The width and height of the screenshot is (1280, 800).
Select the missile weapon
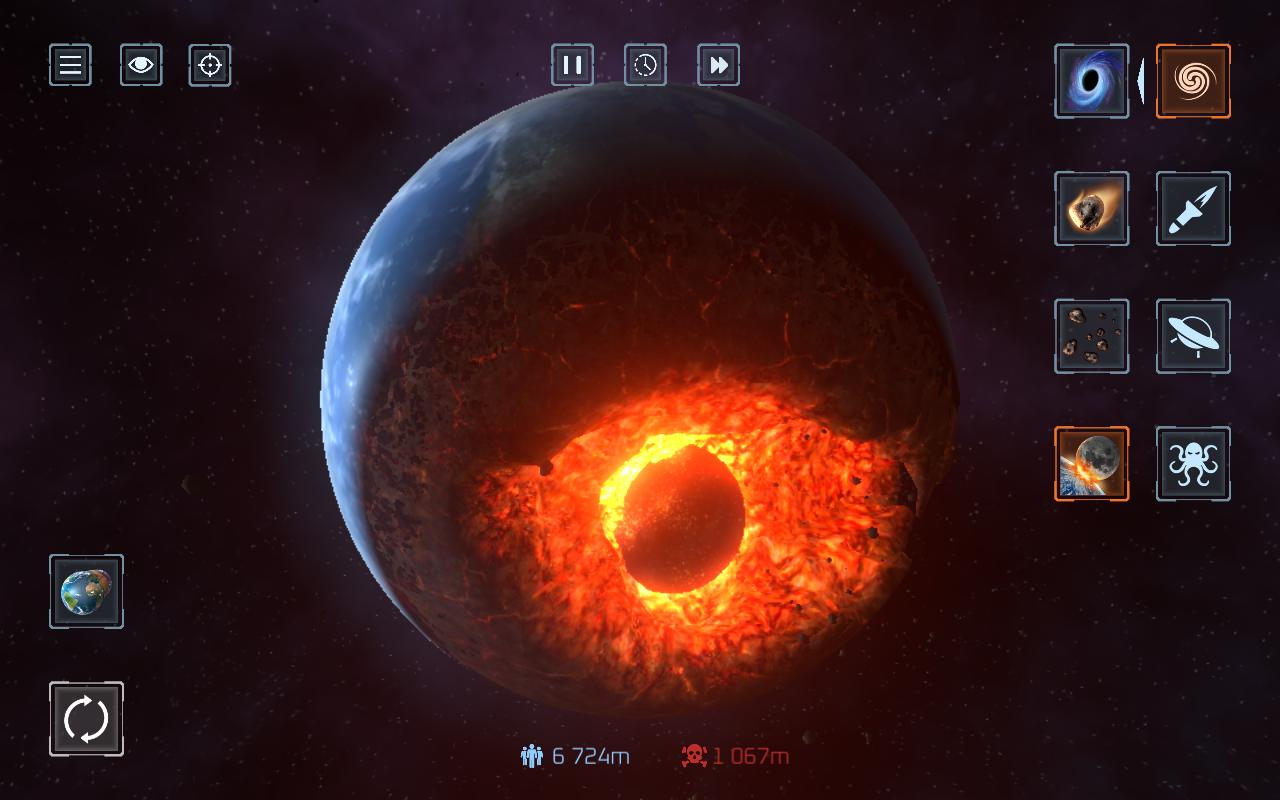tap(1192, 209)
